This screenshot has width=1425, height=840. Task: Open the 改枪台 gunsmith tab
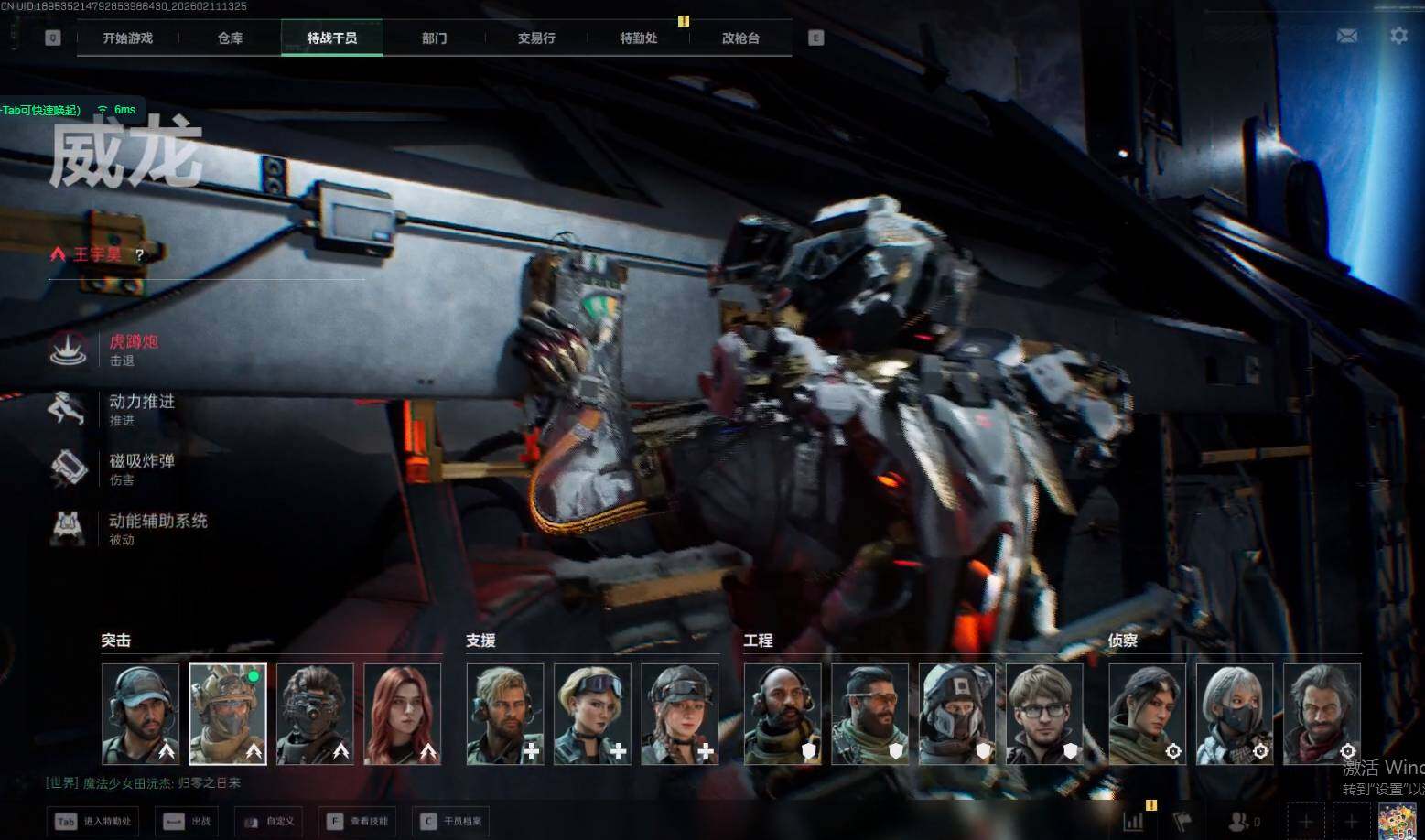[740, 38]
